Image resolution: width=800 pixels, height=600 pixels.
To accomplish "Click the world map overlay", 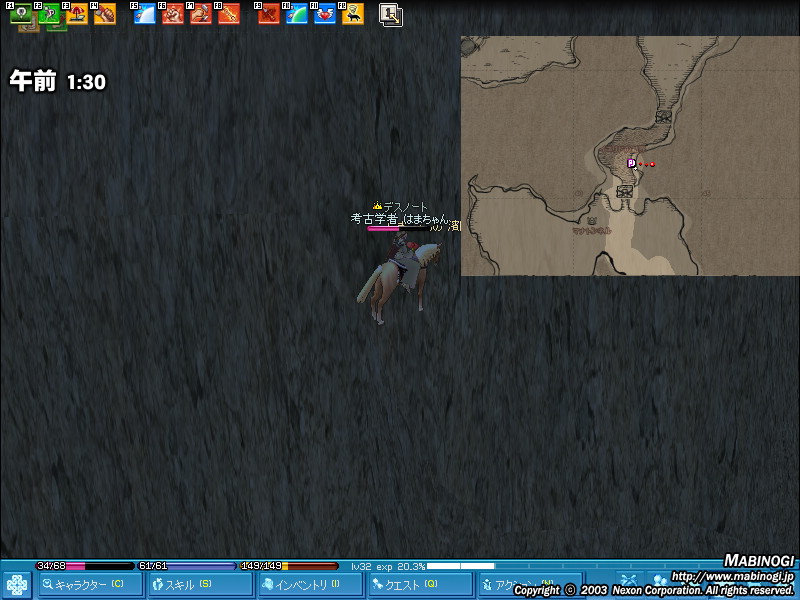I will pyautogui.click(x=630, y=156).
